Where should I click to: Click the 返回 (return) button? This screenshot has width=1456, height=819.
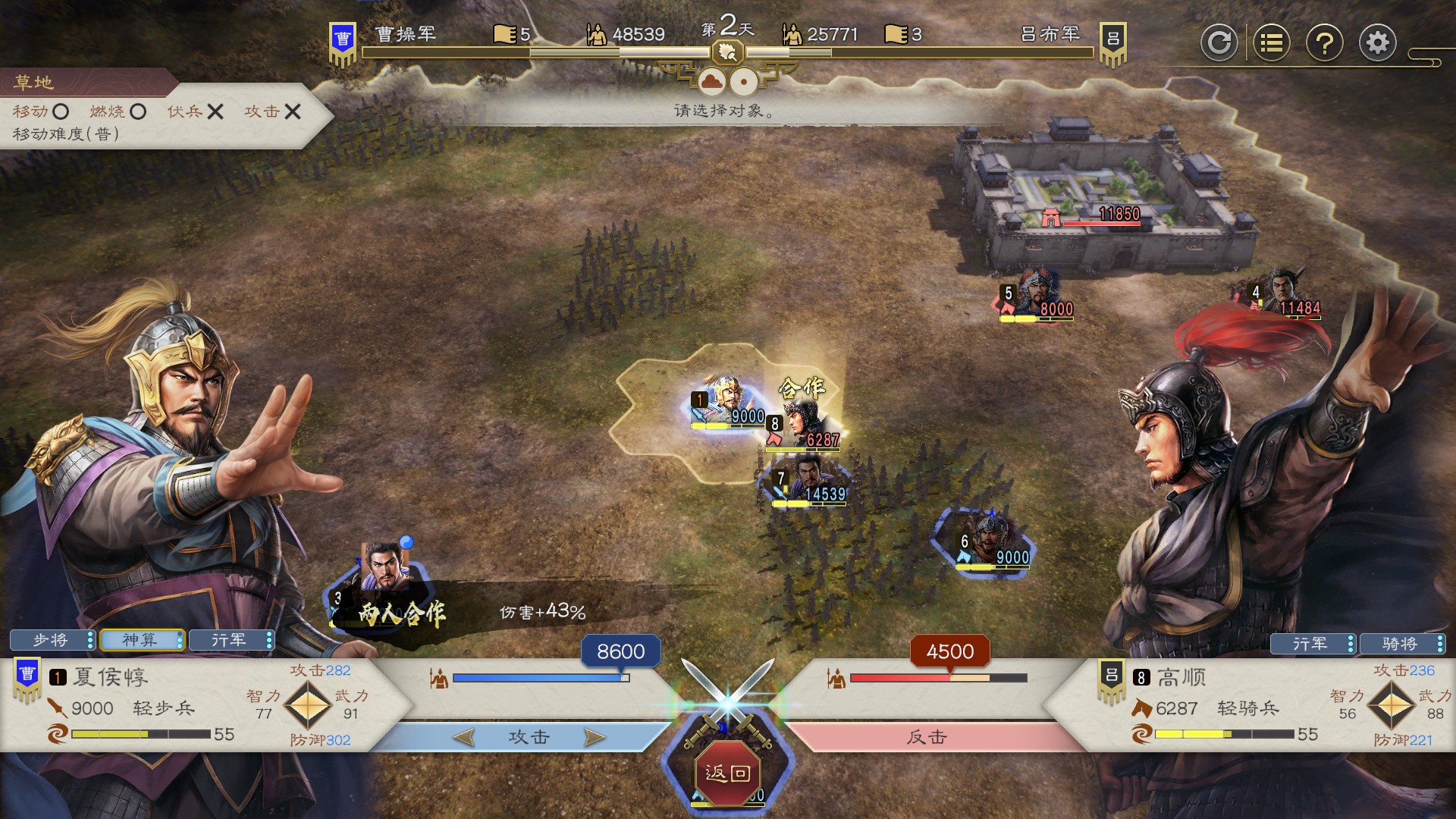pos(727,773)
